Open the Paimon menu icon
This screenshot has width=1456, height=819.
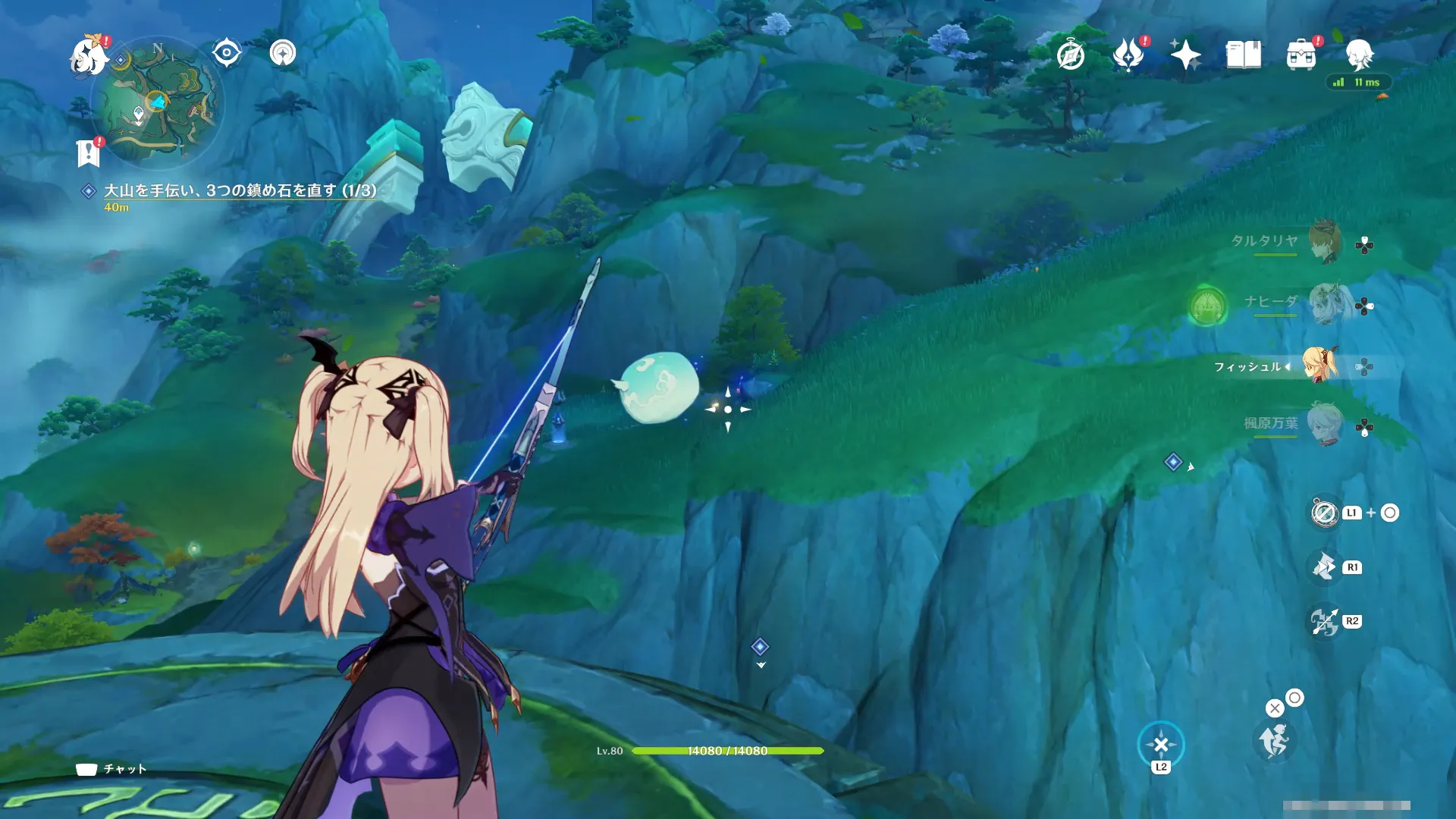(88, 55)
